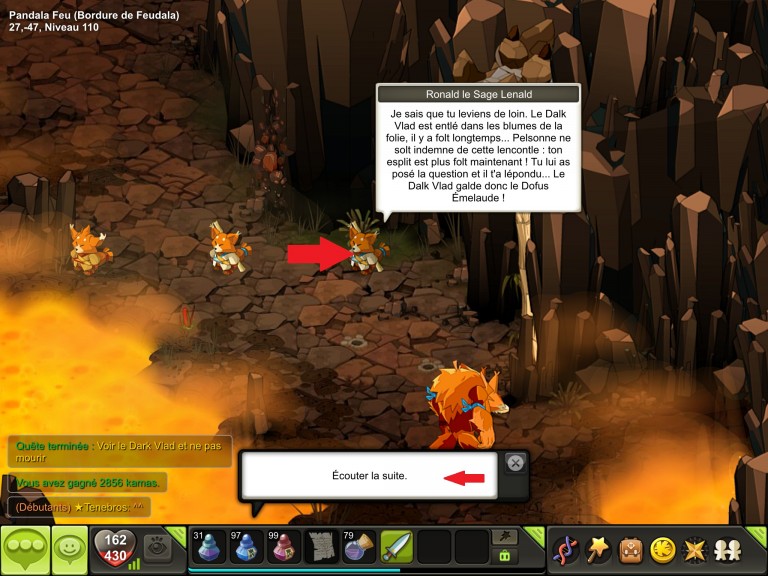
Task: Select the parchment scroll hotbar slot
Action: coord(321,549)
